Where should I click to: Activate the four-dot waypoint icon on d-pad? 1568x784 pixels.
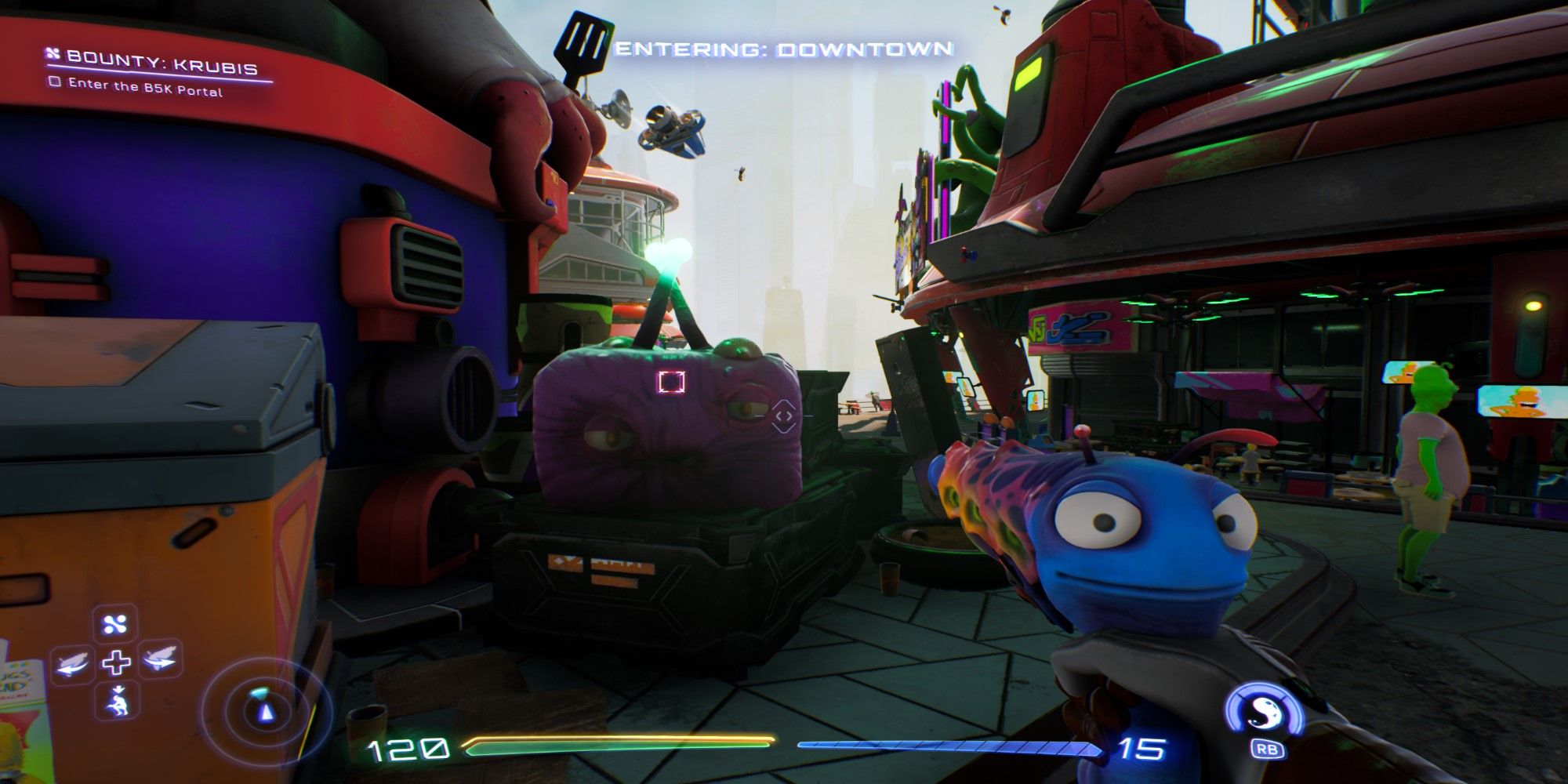pos(116,625)
